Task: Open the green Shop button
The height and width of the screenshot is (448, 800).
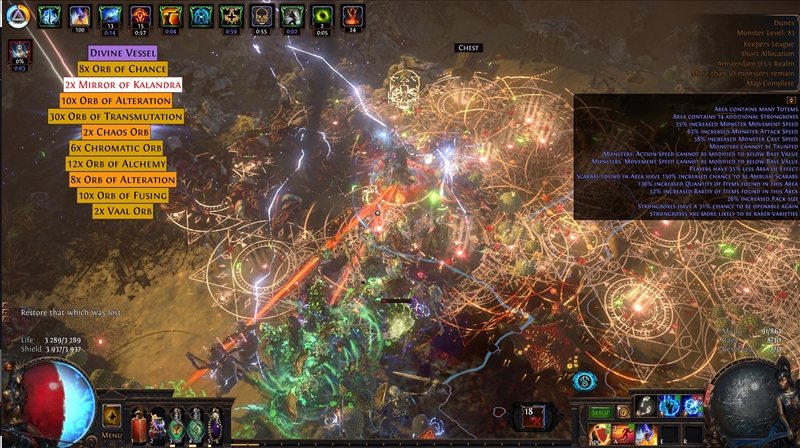Action: point(599,411)
